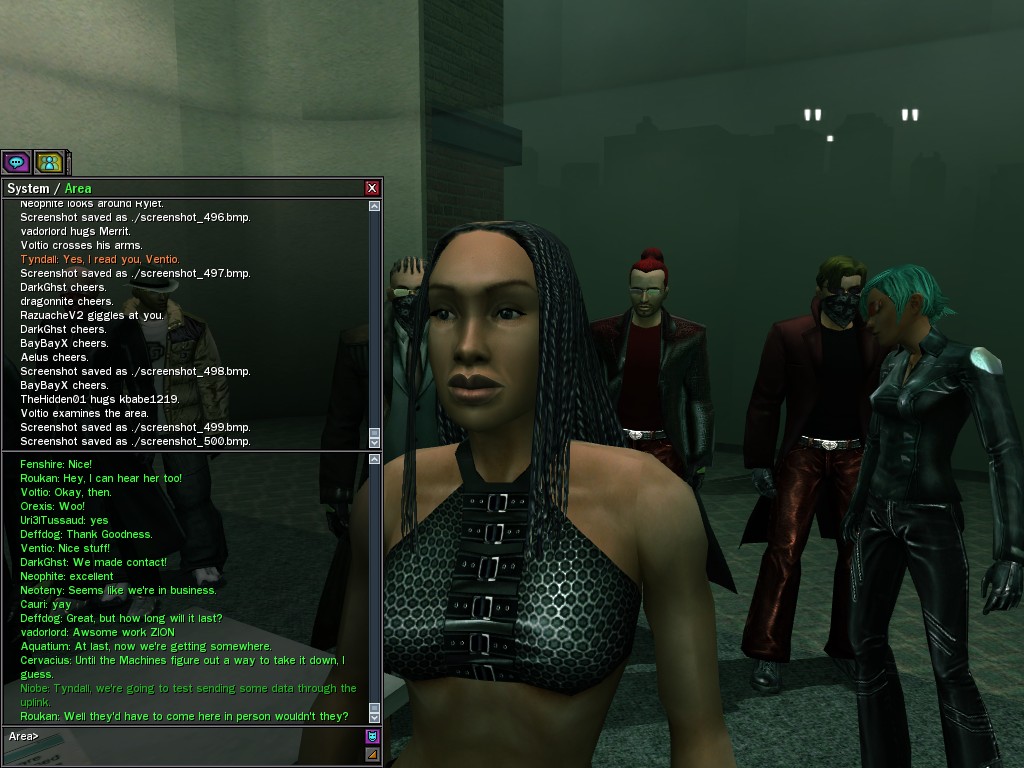1024x768 pixels.
Task: Open the purple mask emote button
Action: point(373,737)
